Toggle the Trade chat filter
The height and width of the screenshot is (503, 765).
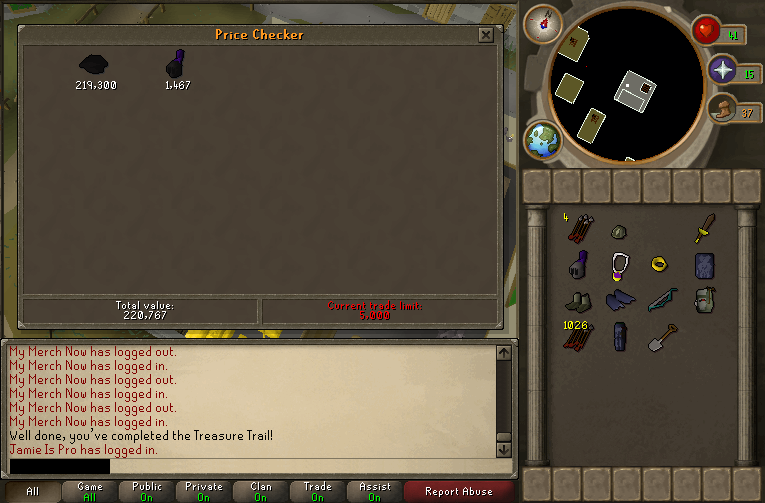(317, 491)
